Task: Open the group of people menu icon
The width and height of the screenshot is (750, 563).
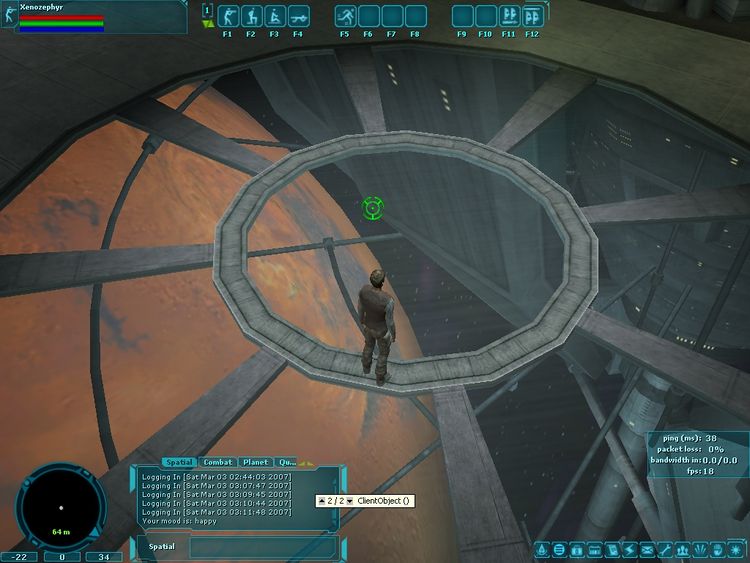Action: (x=683, y=550)
